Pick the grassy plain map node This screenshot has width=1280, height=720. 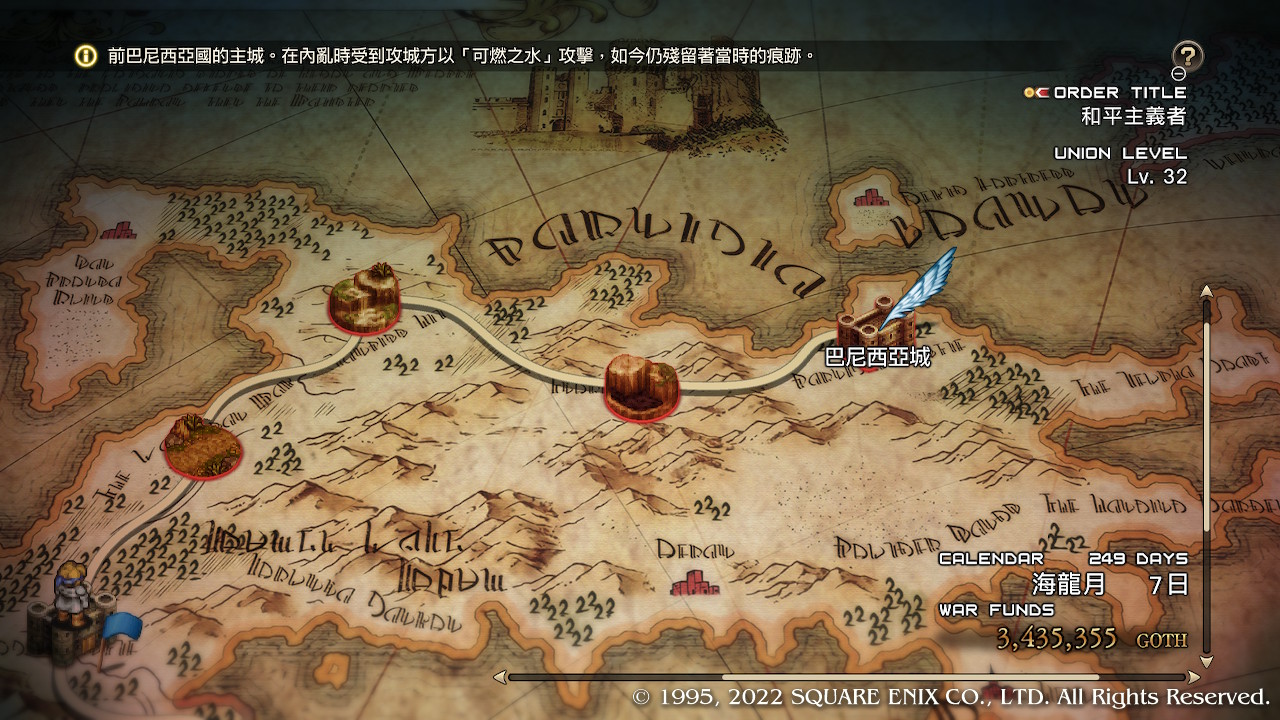[x=203, y=446]
